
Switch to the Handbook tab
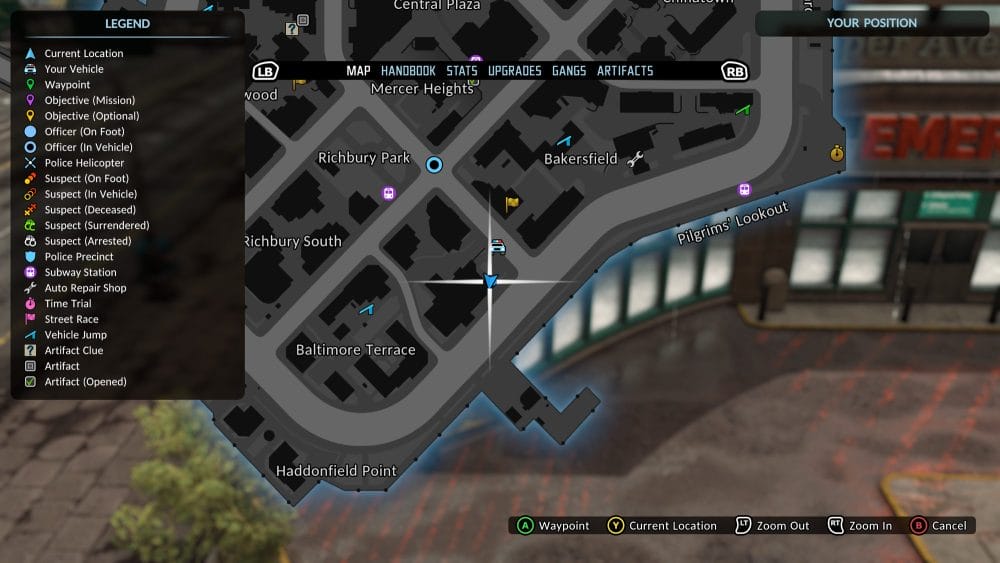click(408, 71)
